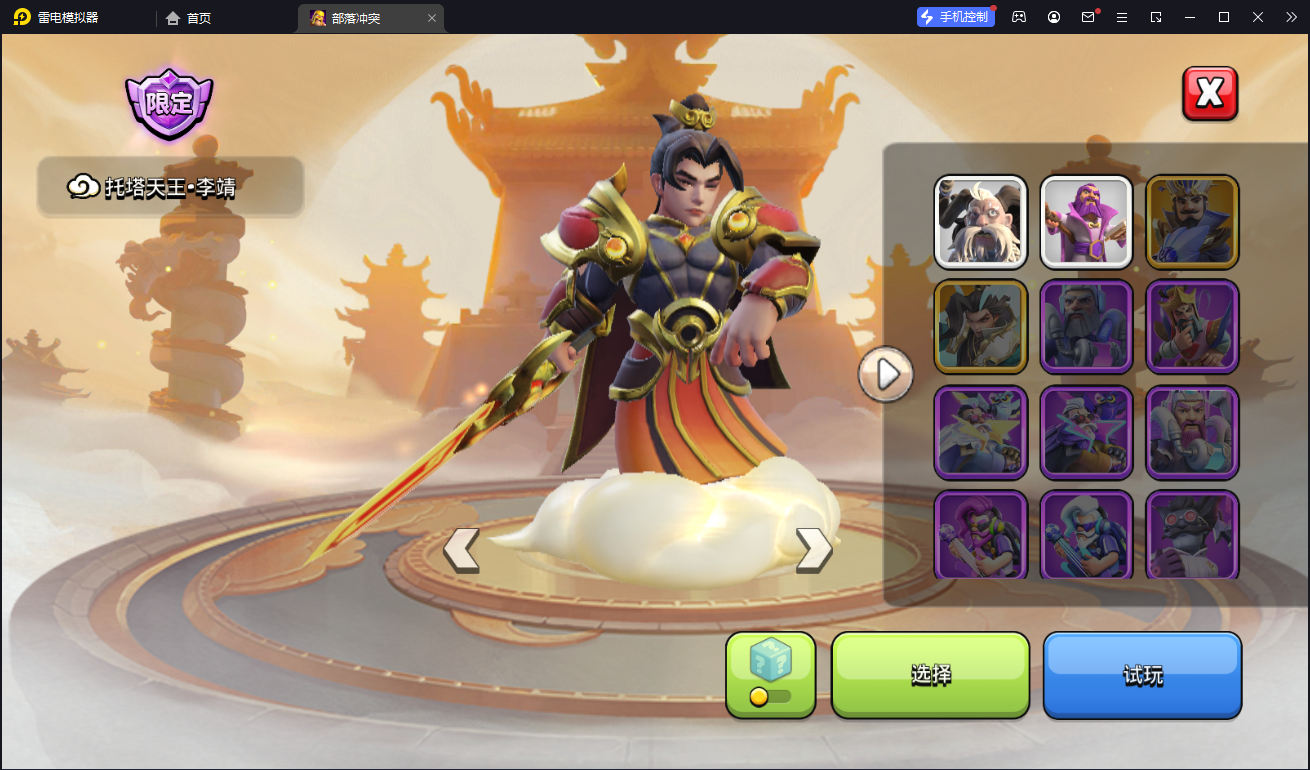Viewport: 1310px width, 770px height.
Task: Select the ram-horned white-bearded skin thumbnail
Action: pos(980,222)
